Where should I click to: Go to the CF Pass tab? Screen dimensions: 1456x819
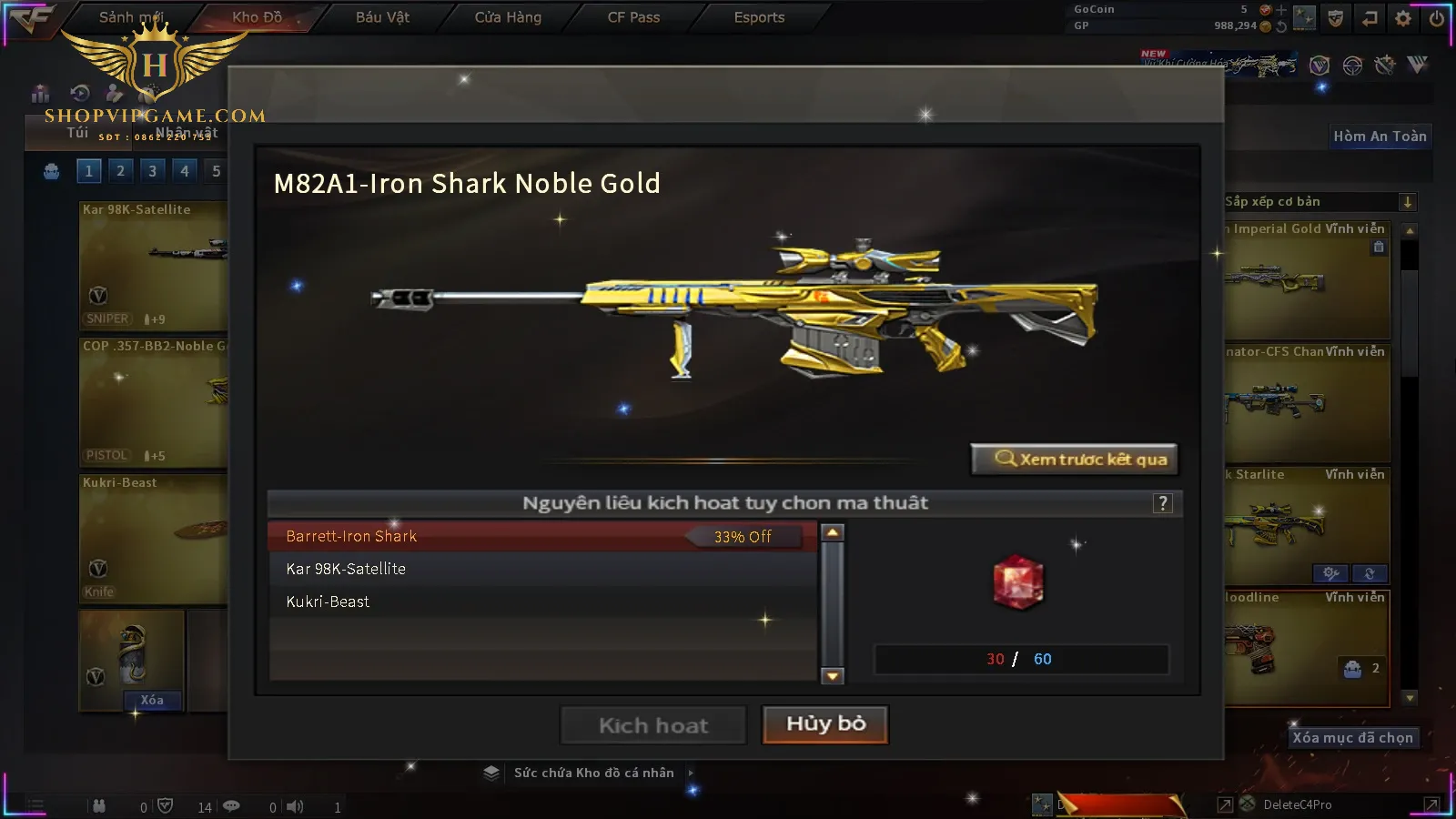(x=633, y=17)
